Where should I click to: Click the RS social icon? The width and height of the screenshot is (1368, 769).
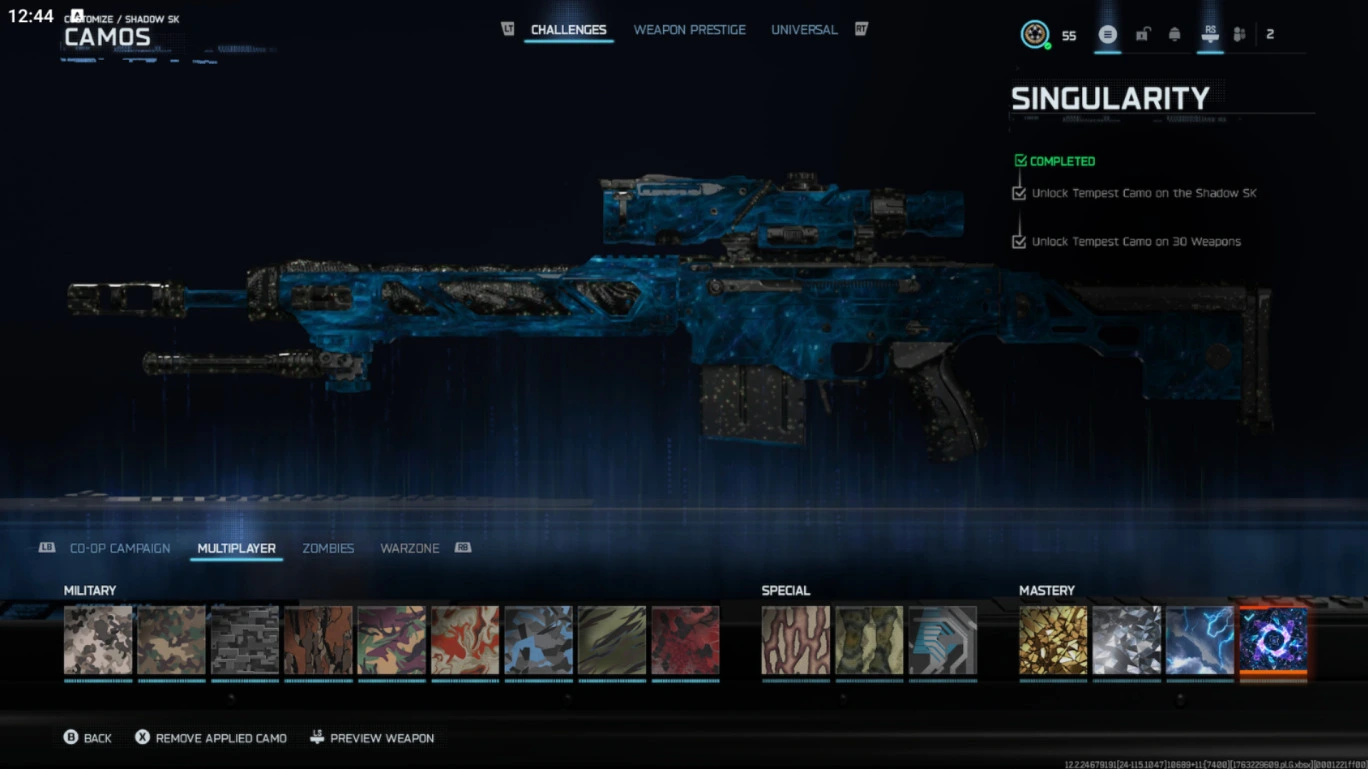pos(1210,33)
